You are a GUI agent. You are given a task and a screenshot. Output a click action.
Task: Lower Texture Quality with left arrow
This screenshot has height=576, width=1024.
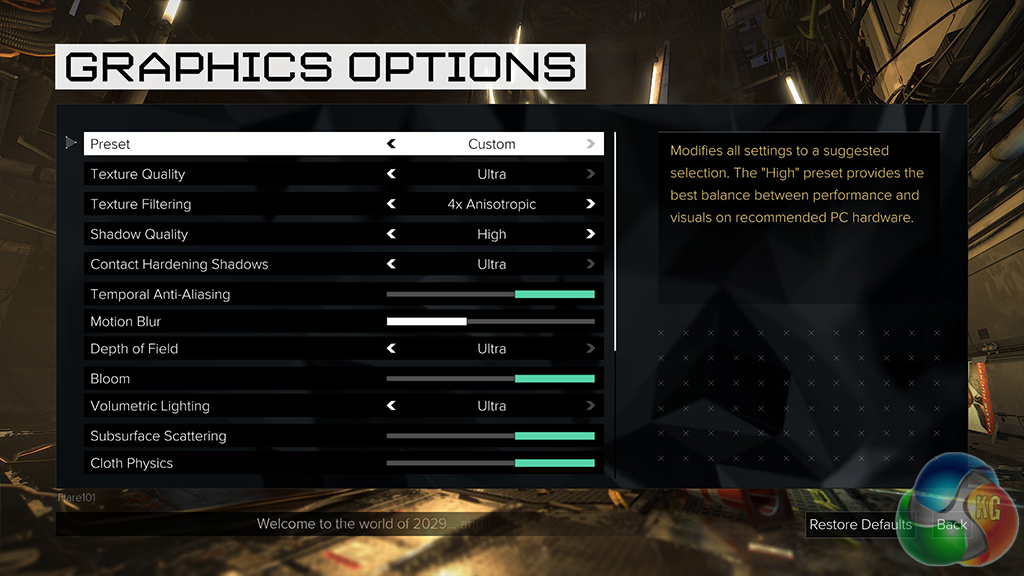pos(392,174)
